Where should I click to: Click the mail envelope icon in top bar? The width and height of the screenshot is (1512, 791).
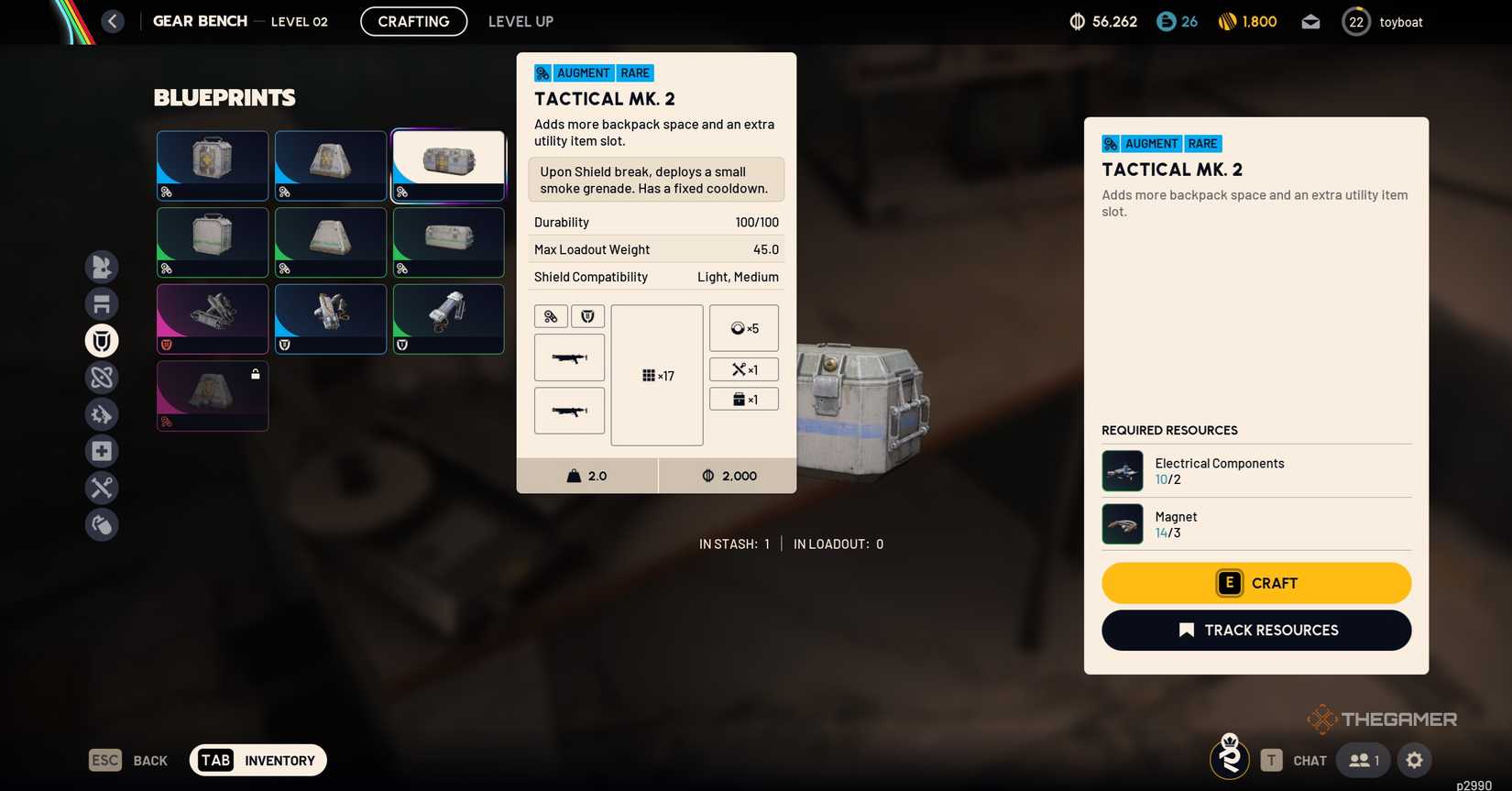(x=1310, y=21)
